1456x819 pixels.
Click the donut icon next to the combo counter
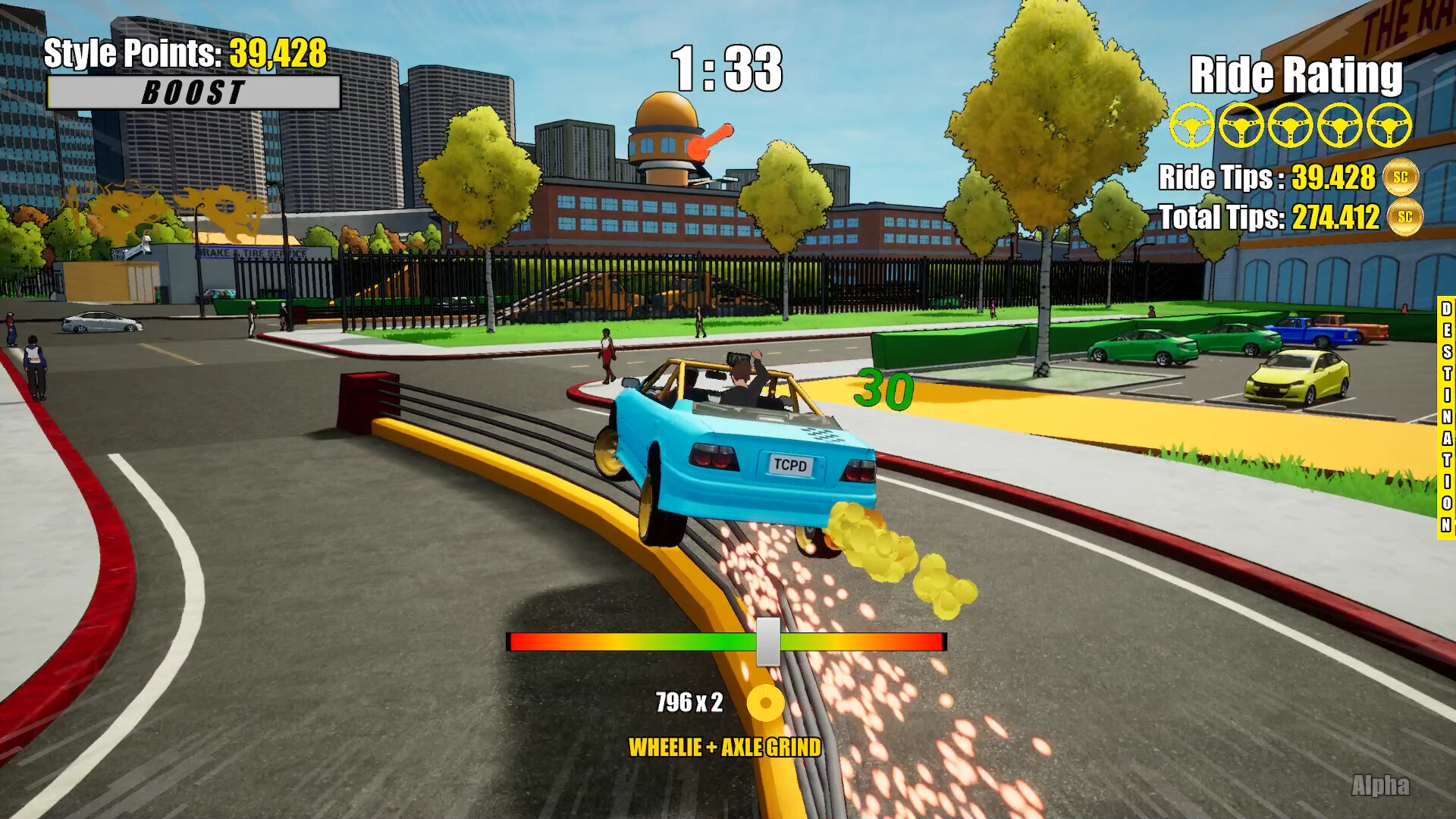tap(766, 704)
